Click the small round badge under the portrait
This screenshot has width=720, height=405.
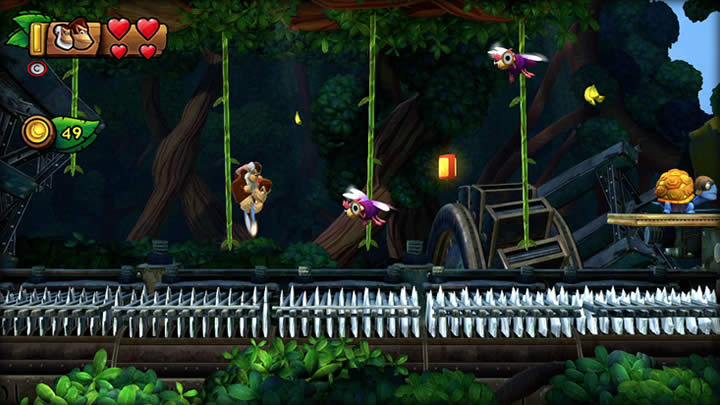37,69
